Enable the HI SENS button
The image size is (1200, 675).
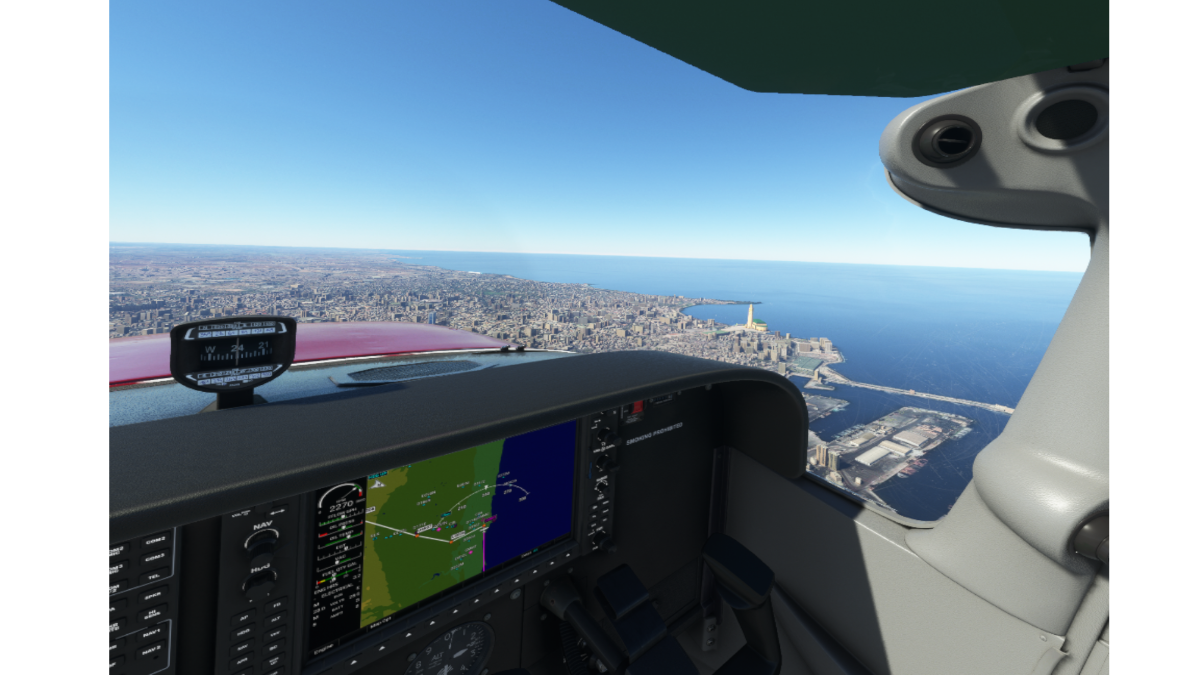pyautogui.click(x=153, y=614)
